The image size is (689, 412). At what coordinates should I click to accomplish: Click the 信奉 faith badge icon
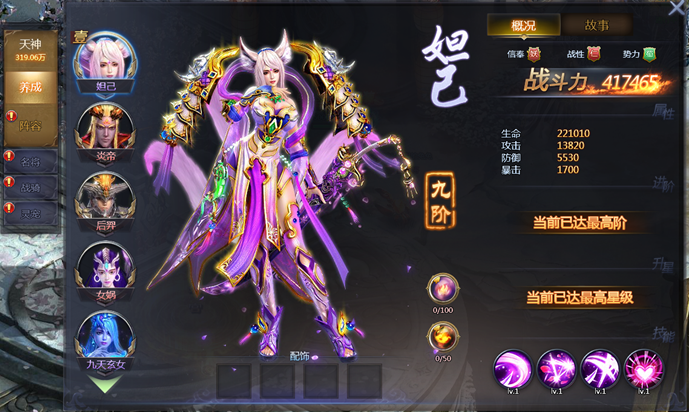[x=534, y=54]
